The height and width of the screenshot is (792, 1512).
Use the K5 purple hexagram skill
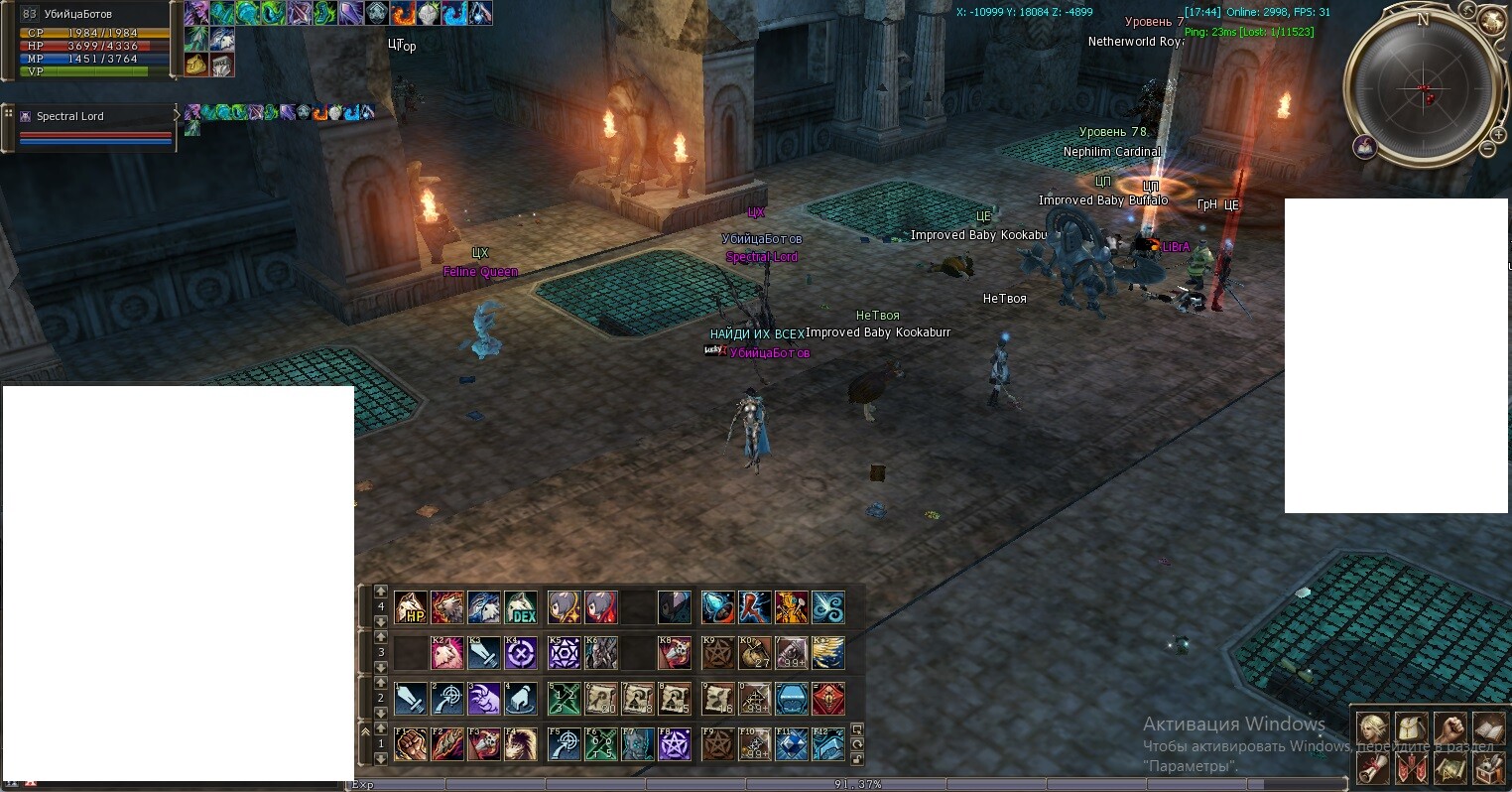565,652
